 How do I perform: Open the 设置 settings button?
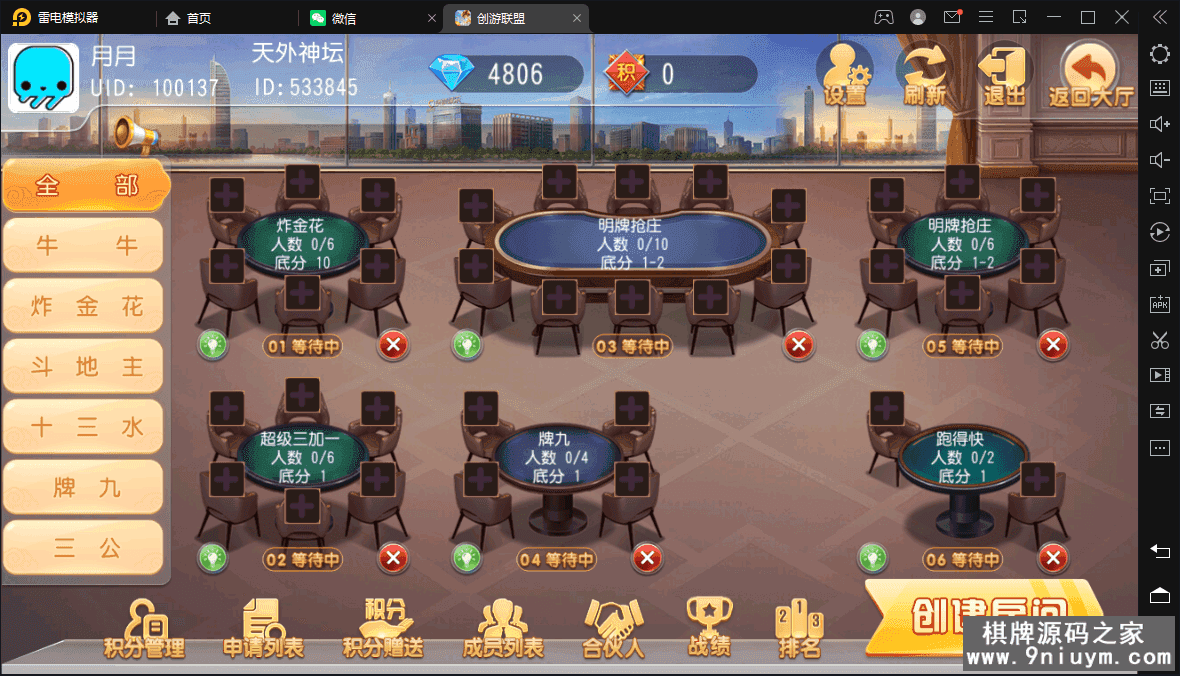pos(844,75)
